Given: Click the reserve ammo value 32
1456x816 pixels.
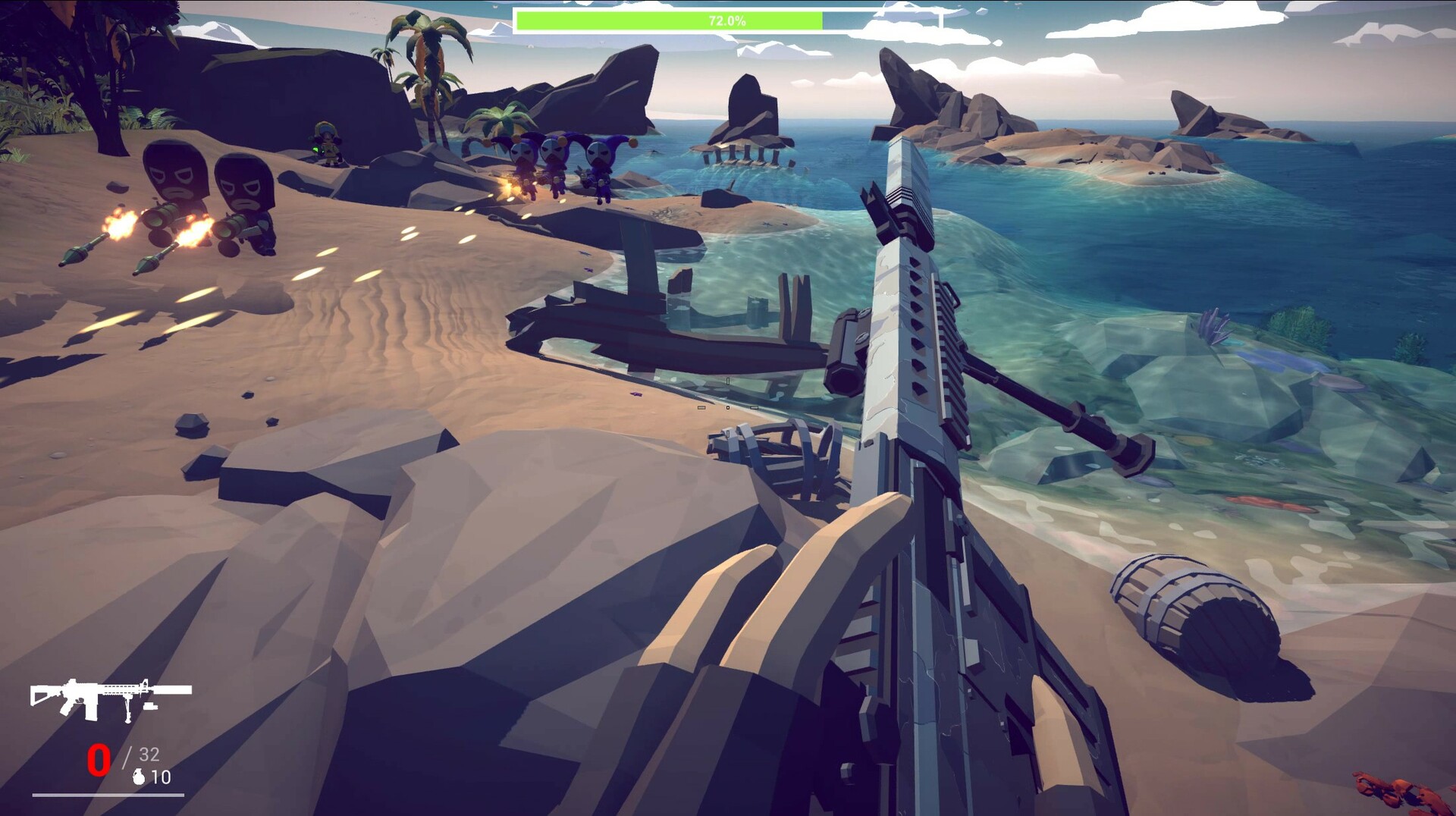Looking at the screenshot, I should point(149,753).
